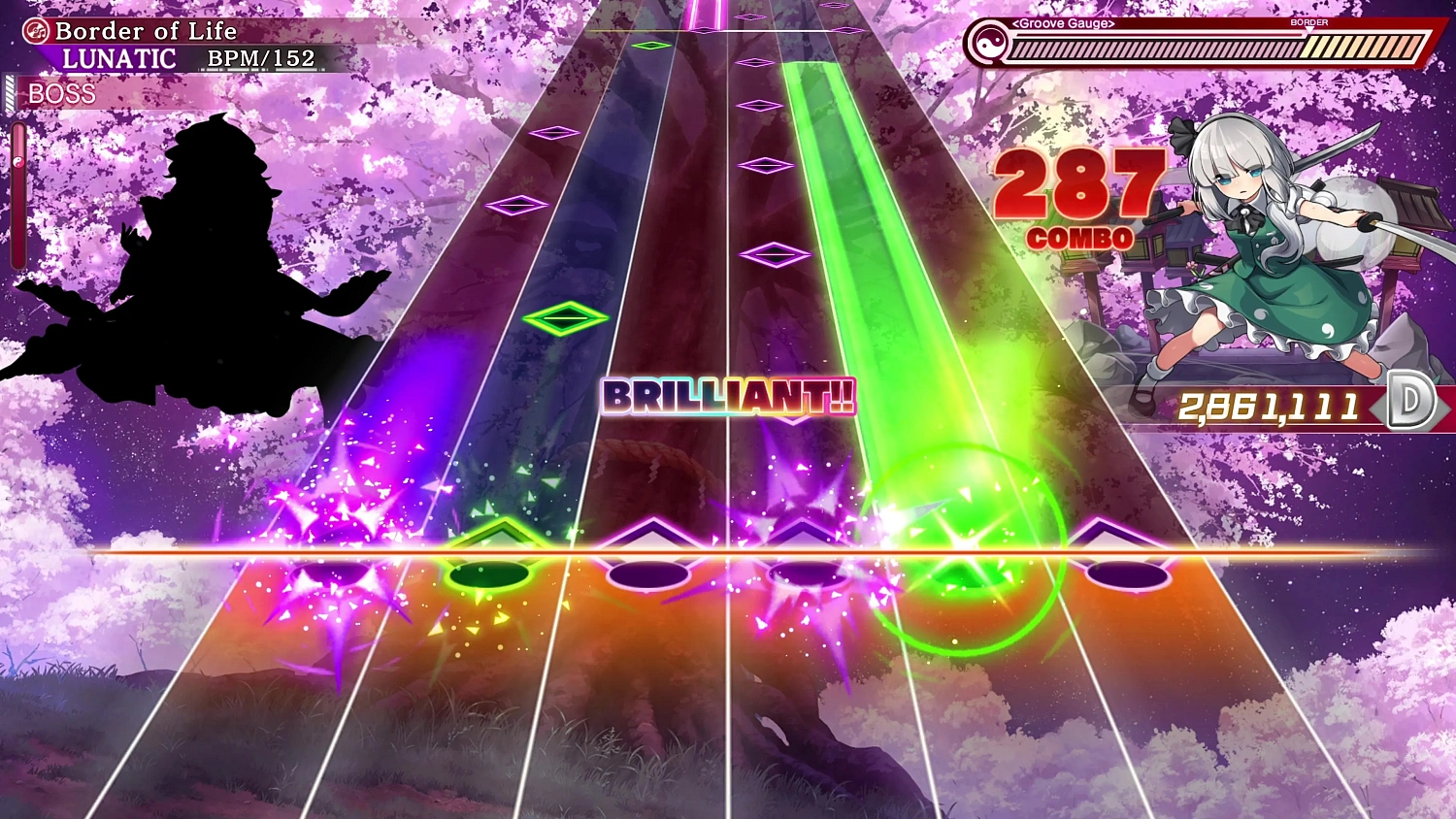The height and width of the screenshot is (819, 1456).
Task: Tap the BOSS indicator label
Action: coord(62,93)
